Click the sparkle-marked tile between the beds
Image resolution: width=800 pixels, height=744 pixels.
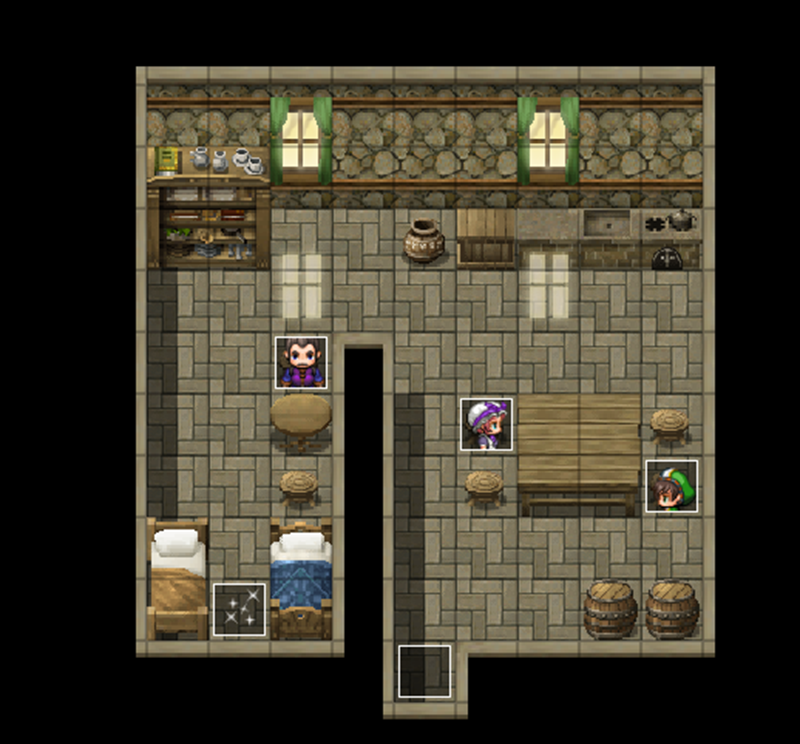239,609
